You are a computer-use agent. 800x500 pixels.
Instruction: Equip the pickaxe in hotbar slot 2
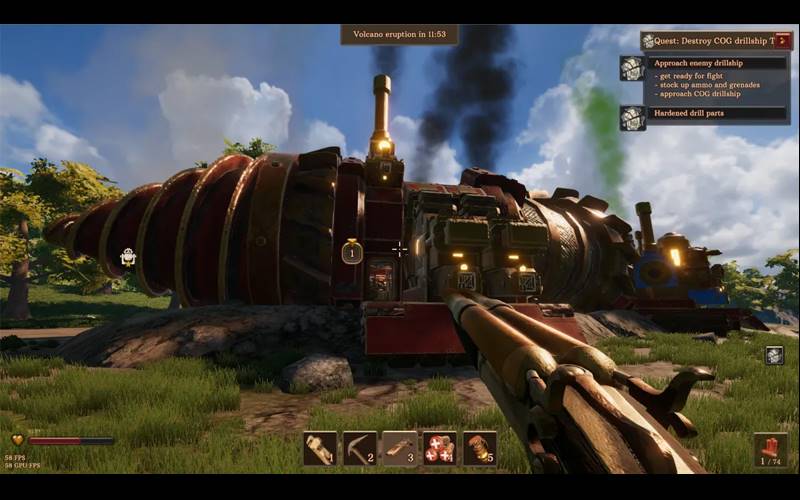(360, 448)
